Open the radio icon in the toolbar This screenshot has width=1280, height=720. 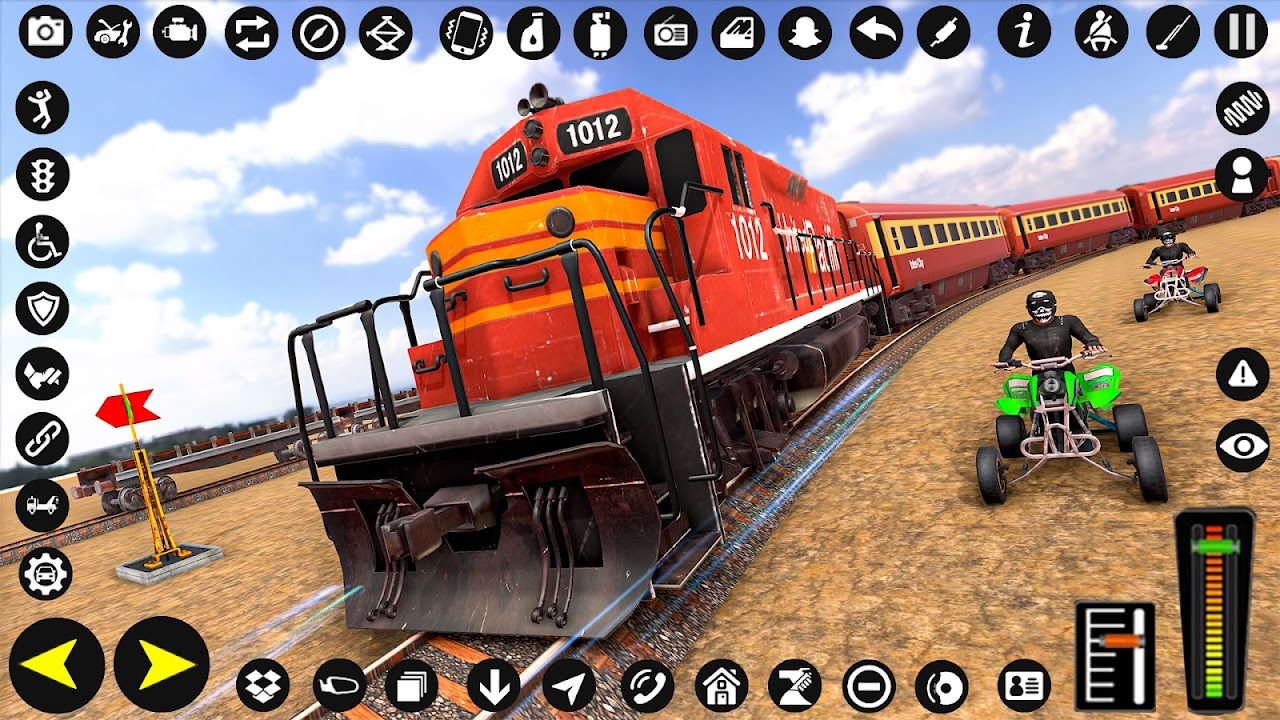pyautogui.click(x=672, y=32)
